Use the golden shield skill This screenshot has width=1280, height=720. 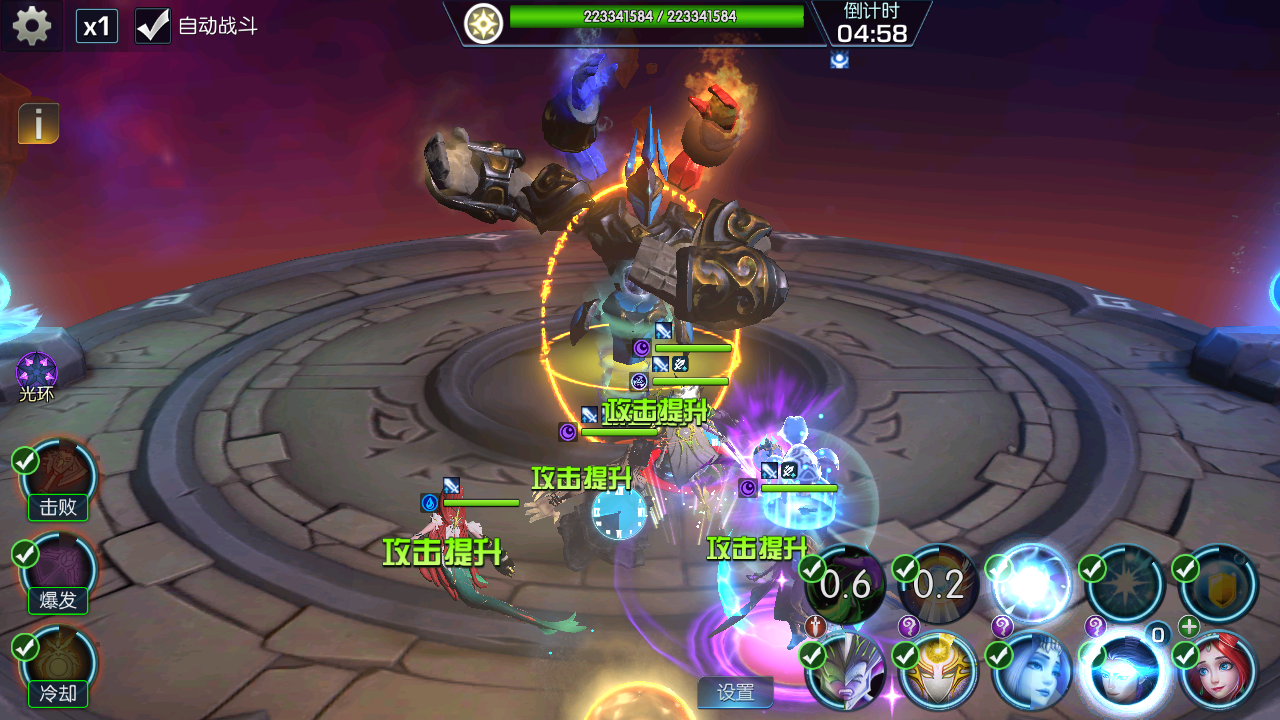click(1217, 587)
